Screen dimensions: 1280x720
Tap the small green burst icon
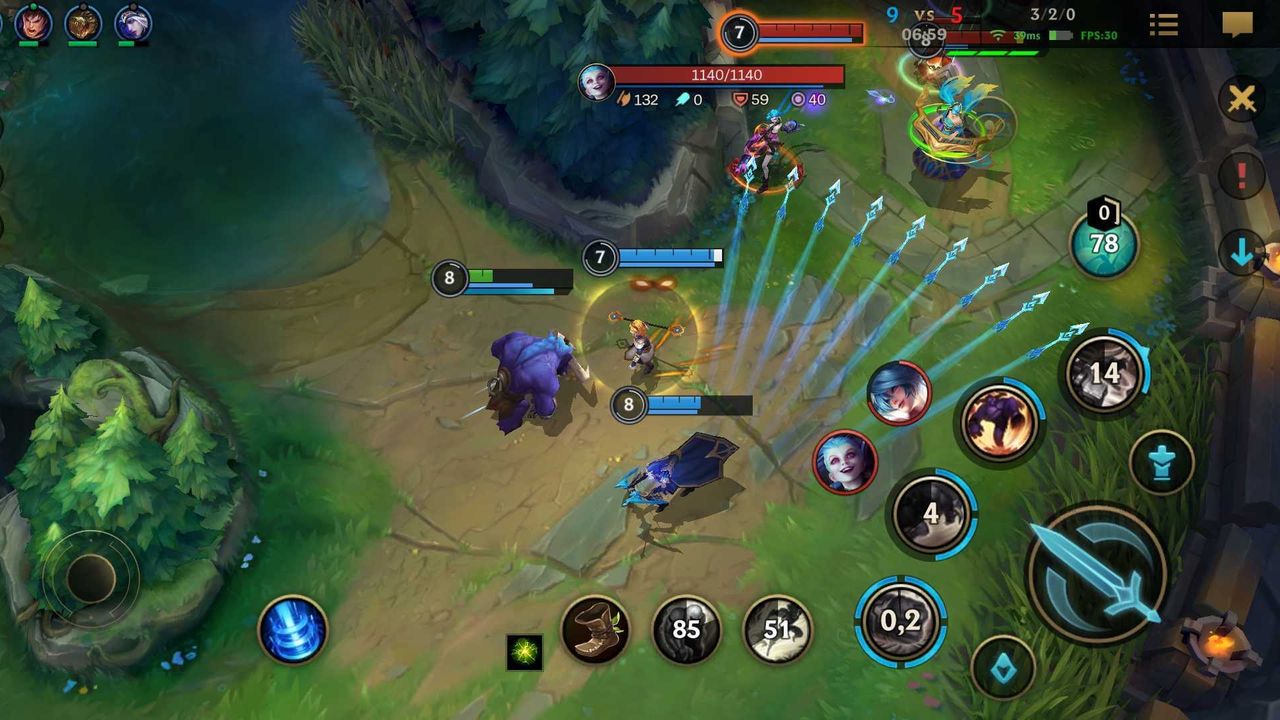pos(524,652)
